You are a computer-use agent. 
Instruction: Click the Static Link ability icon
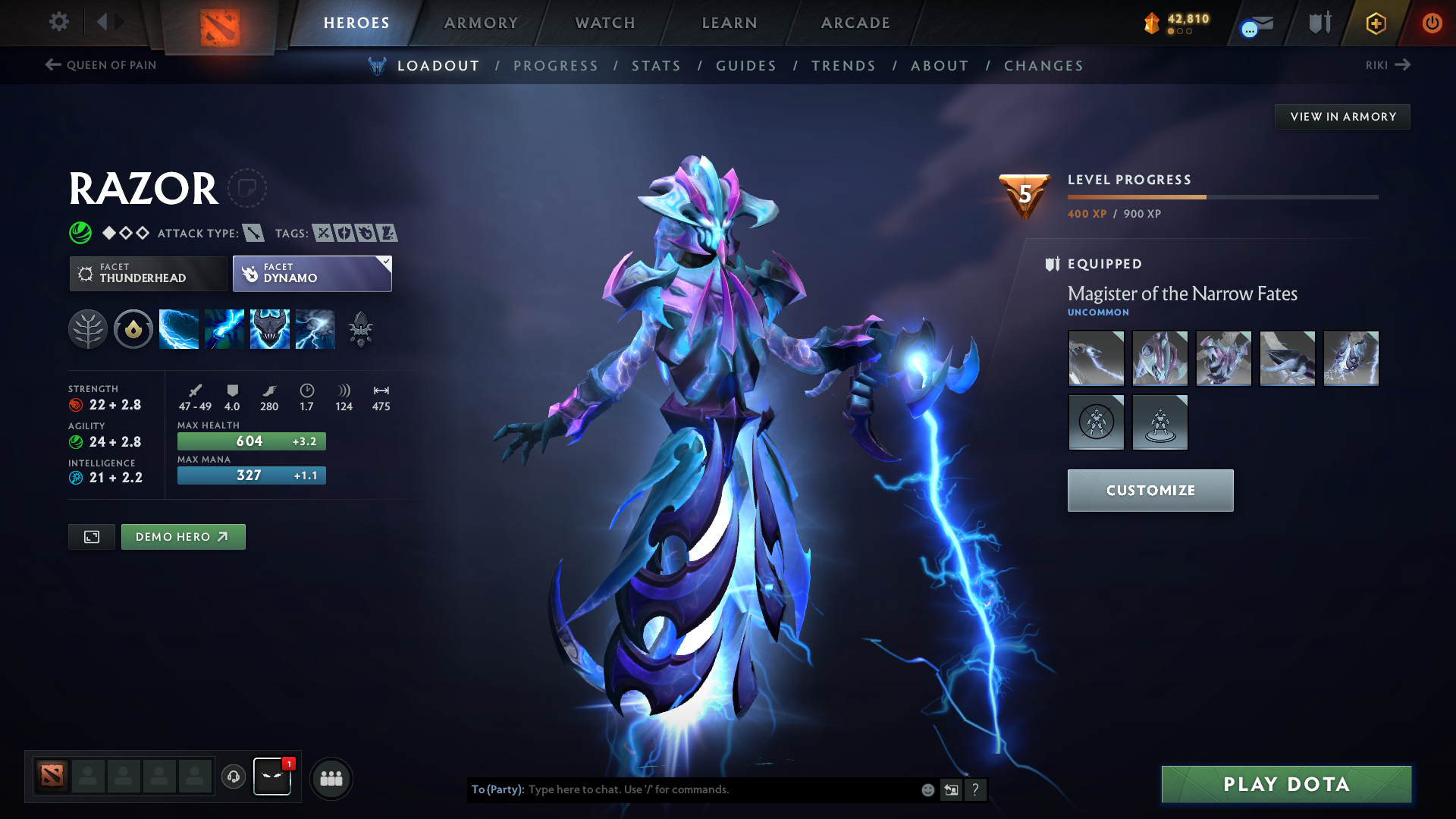click(x=224, y=328)
